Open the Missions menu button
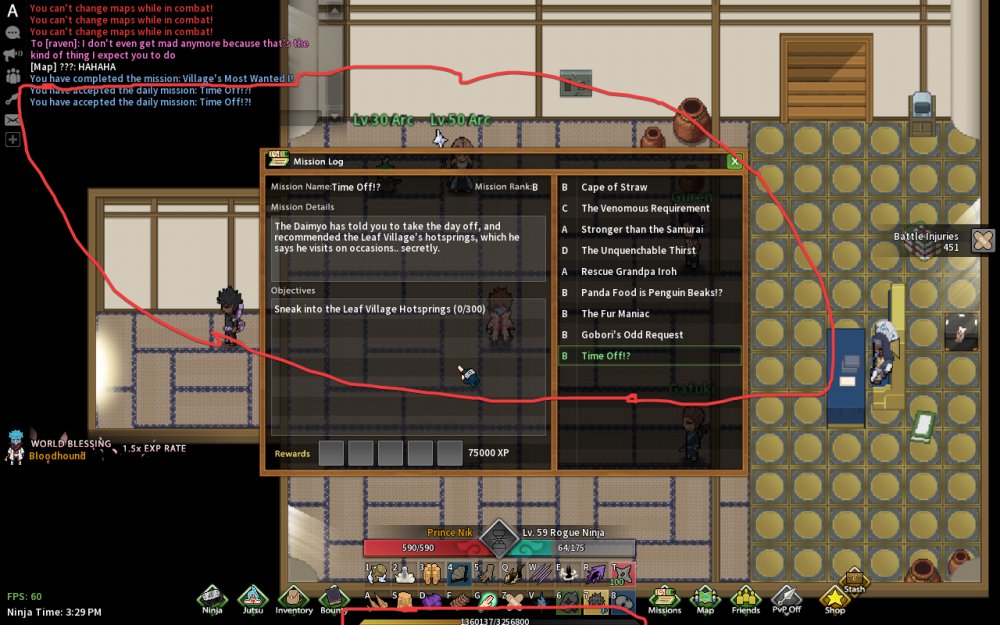Screen dimensions: 1000x625 click(664, 598)
